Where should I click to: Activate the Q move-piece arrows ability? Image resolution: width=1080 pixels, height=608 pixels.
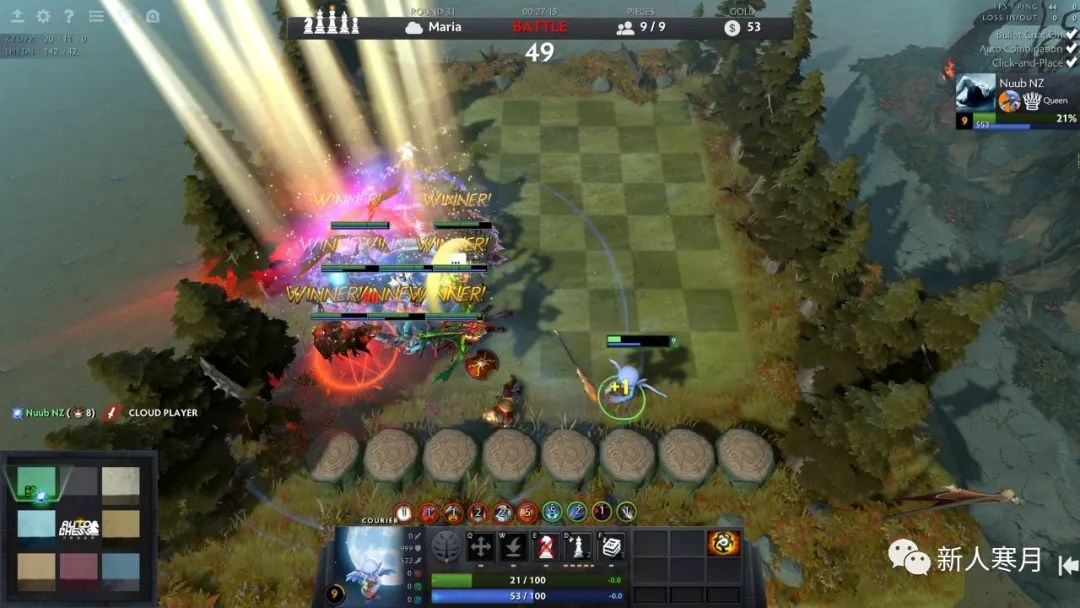[481, 547]
